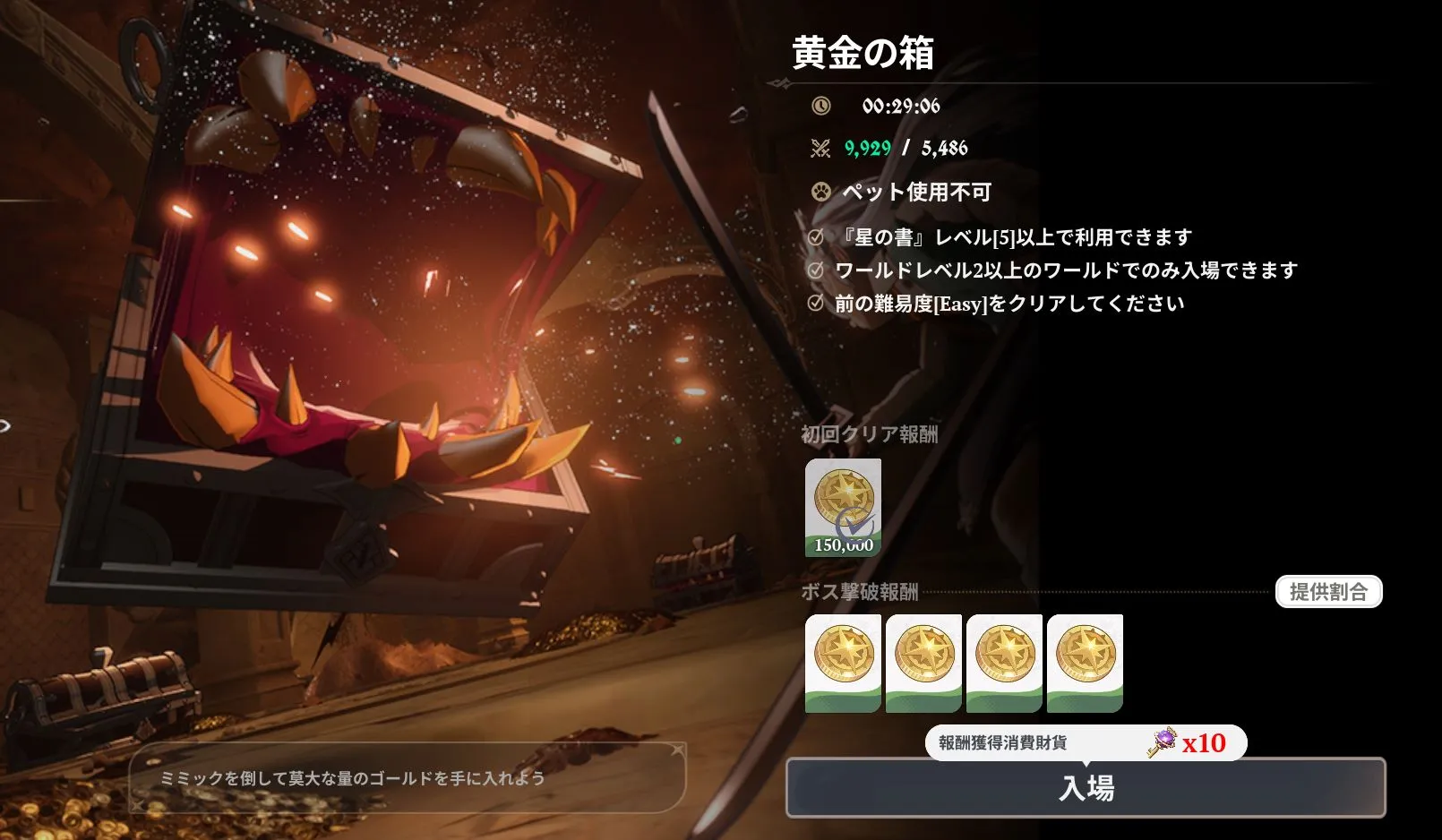This screenshot has height=840, width=1442.
Task: Click the checkmark beside the world level 2 requirement
Action: pos(815,269)
